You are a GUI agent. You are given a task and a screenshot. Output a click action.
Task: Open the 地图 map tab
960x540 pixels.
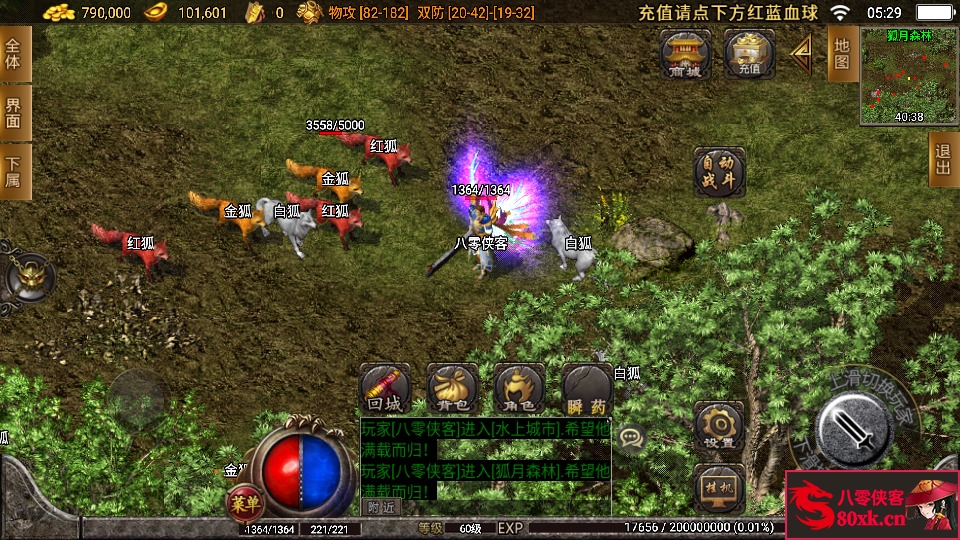point(841,55)
